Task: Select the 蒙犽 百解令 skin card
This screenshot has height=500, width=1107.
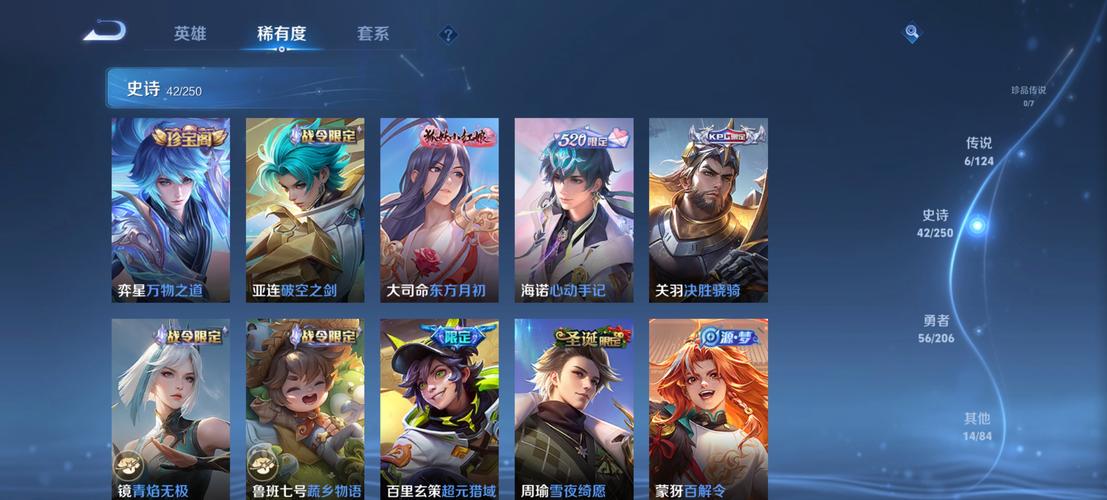Action: tap(708, 410)
